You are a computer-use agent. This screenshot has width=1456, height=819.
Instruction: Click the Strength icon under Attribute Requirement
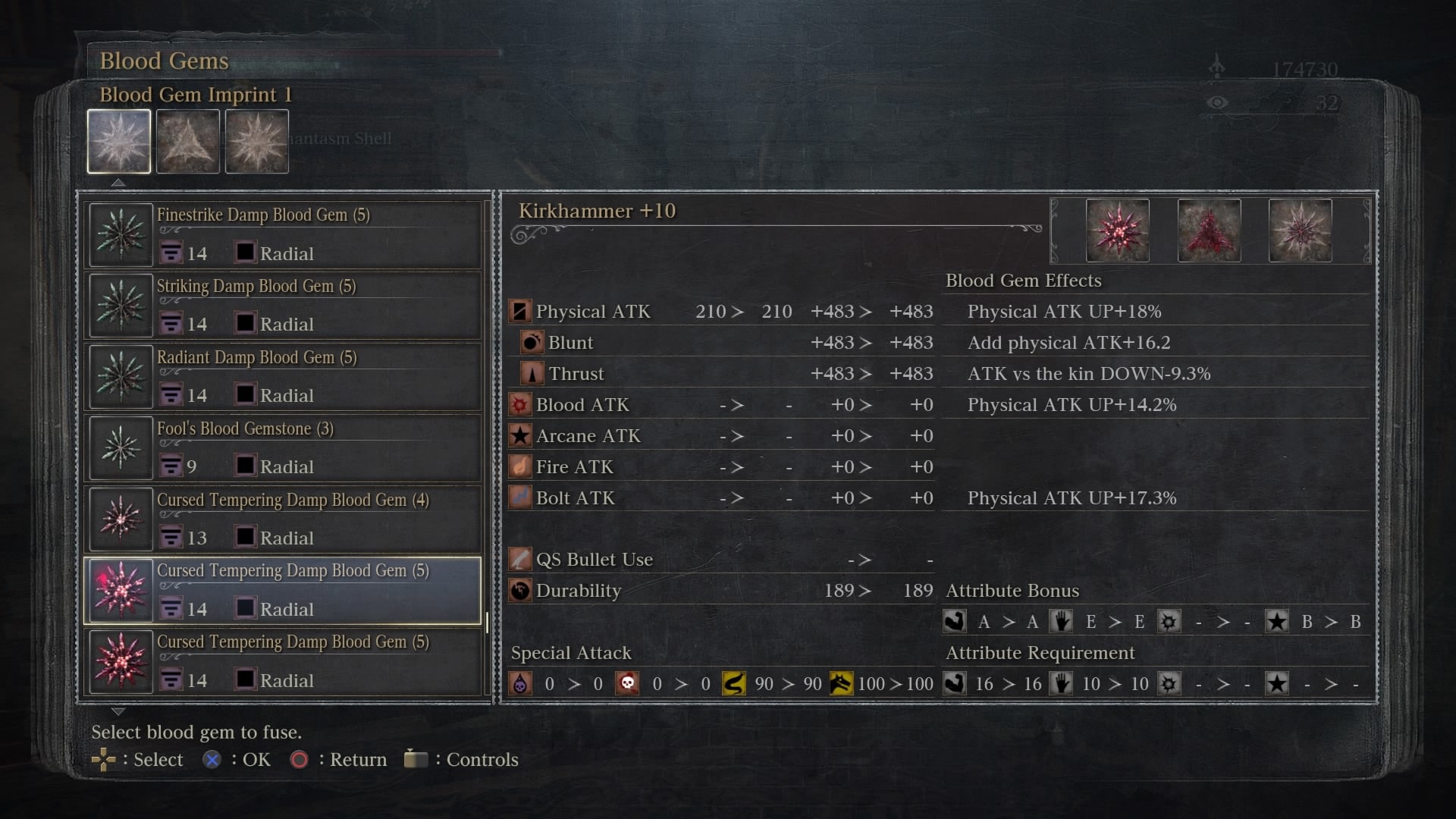pos(955,683)
